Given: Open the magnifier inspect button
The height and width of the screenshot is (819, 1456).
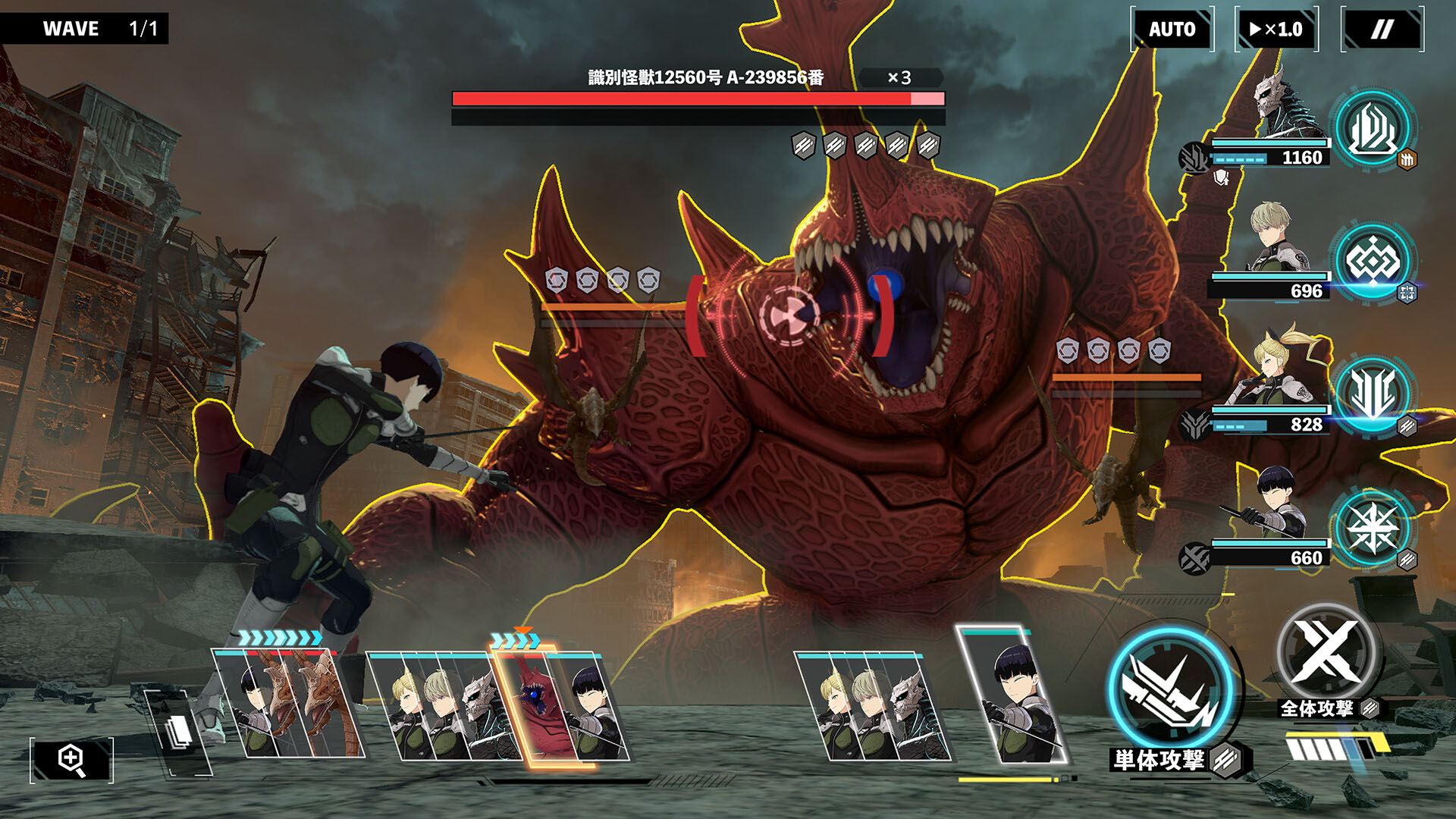Looking at the screenshot, I should click(x=72, y=760).
